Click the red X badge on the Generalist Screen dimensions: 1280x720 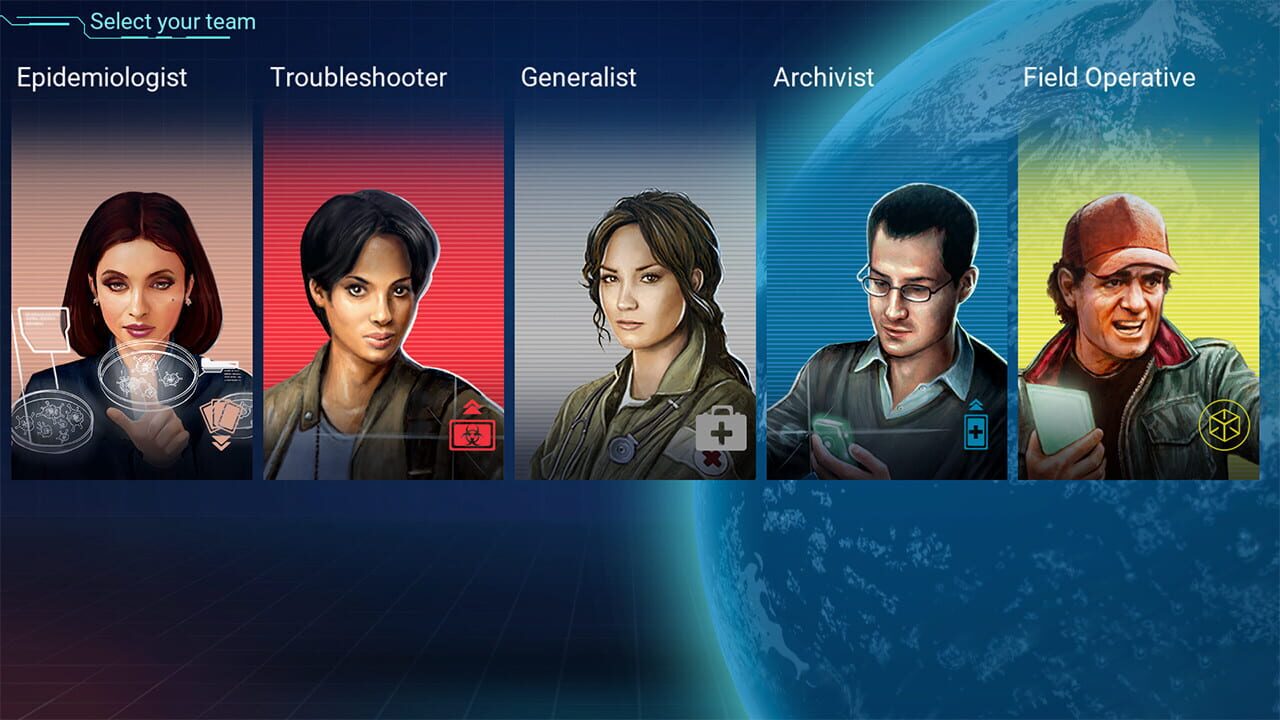[711, 457]
